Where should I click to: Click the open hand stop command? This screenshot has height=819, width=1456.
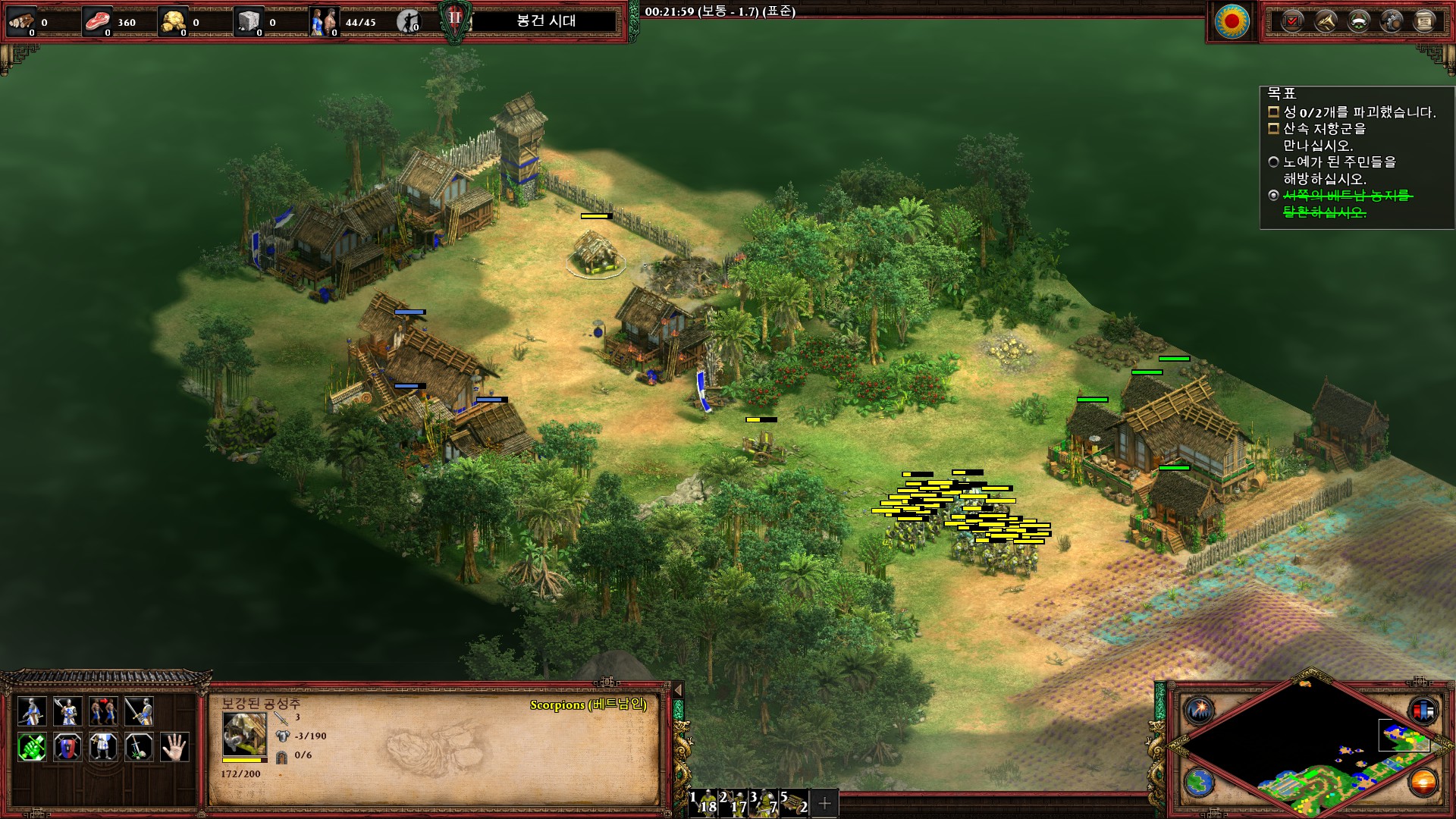[174, 747]
